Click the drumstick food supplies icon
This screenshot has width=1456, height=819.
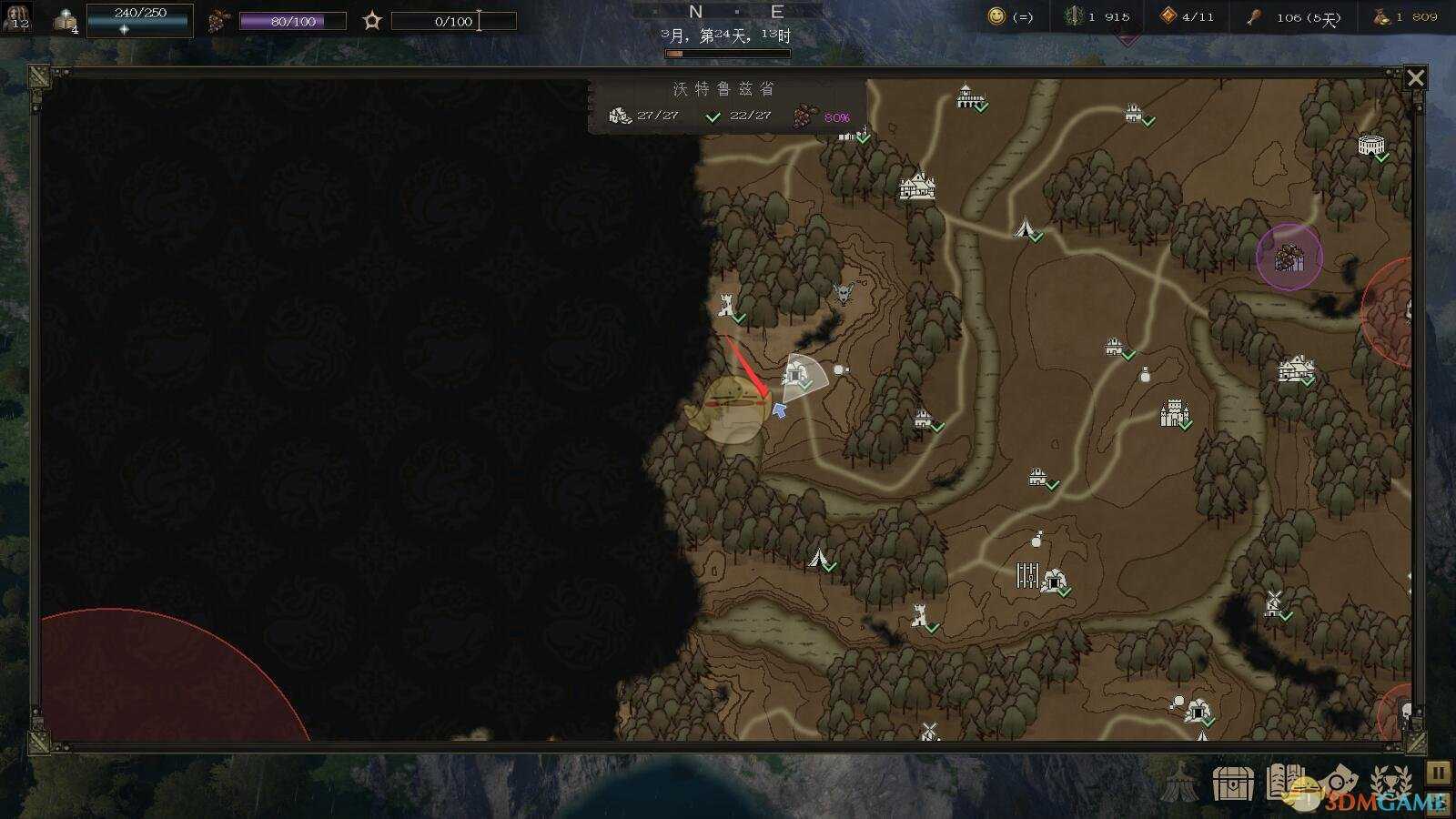[1253, 16]
